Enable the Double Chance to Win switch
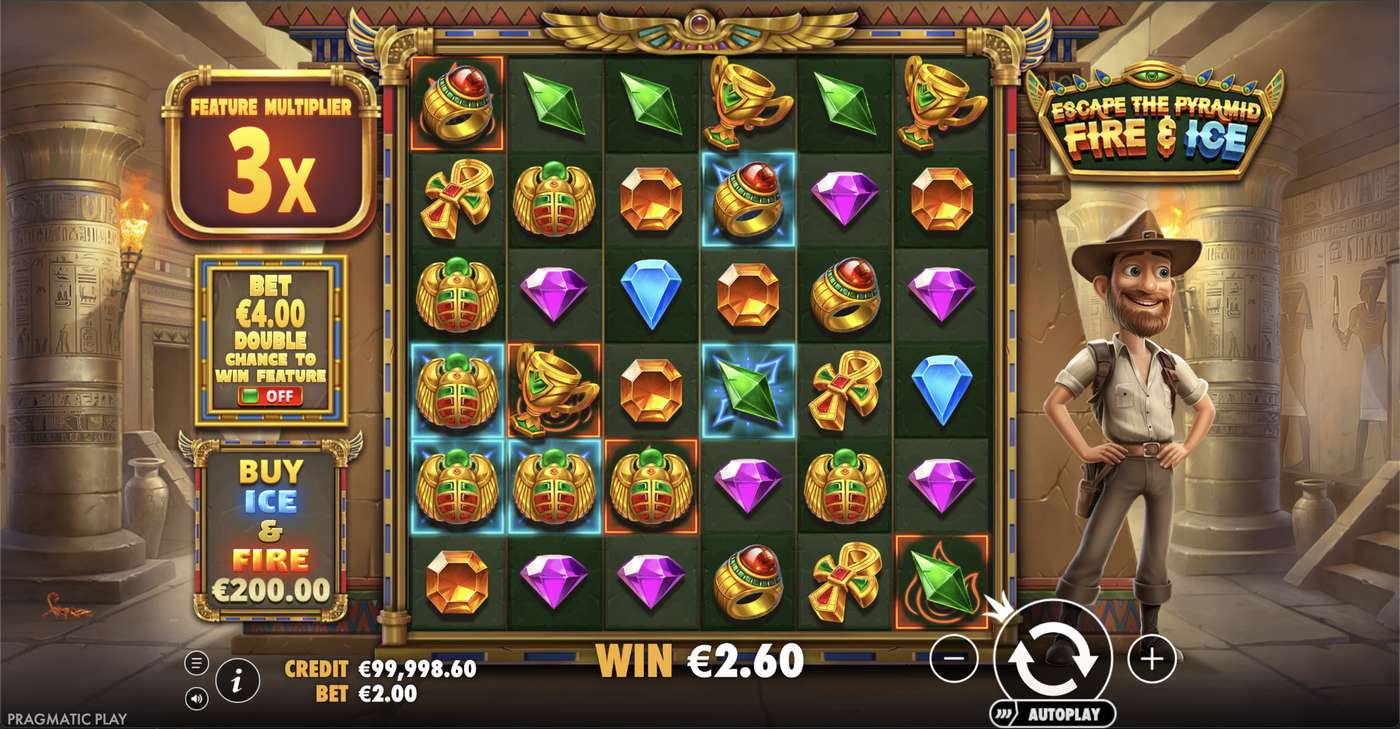The height and width of the screenshot is (729, 1400). [272, 394]
